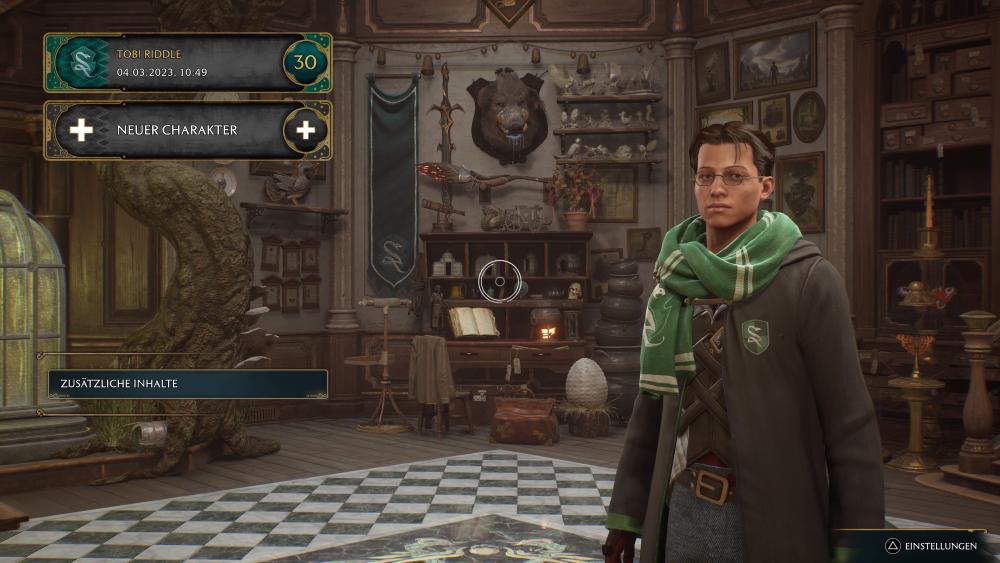The image size is (1000, 563).
Task: Open Einstellungen at the bottom right
Action: (932, 546)
